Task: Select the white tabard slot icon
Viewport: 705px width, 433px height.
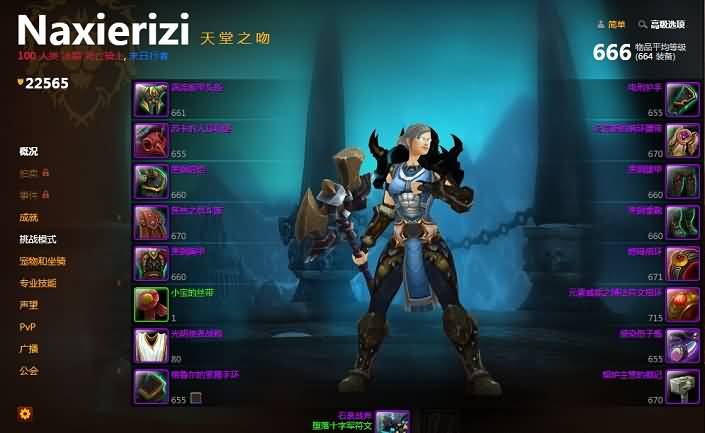Action: point(150,345)
